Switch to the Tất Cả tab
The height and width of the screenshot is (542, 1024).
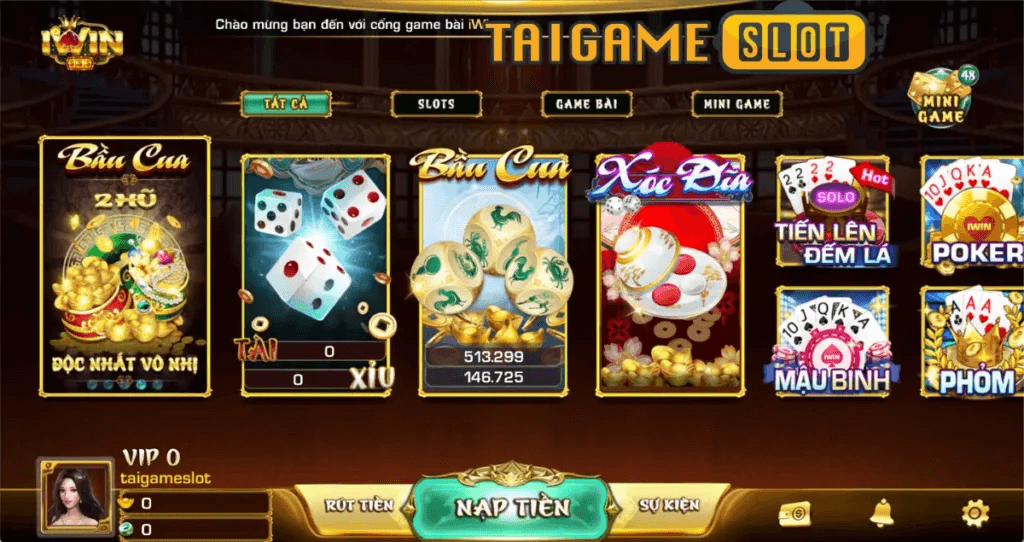click(285, 103)
